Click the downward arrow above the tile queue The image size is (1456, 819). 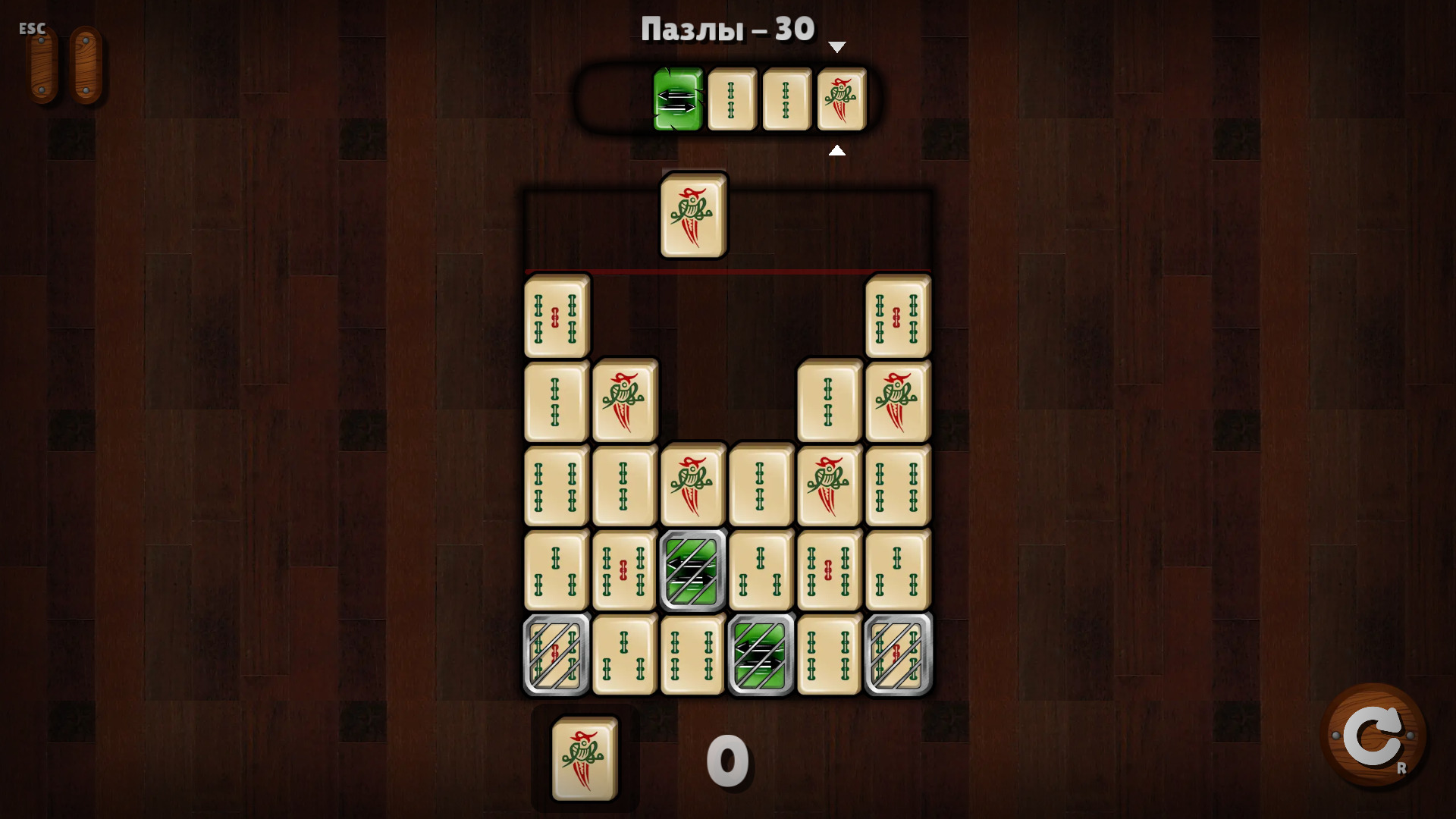[837, 45]
